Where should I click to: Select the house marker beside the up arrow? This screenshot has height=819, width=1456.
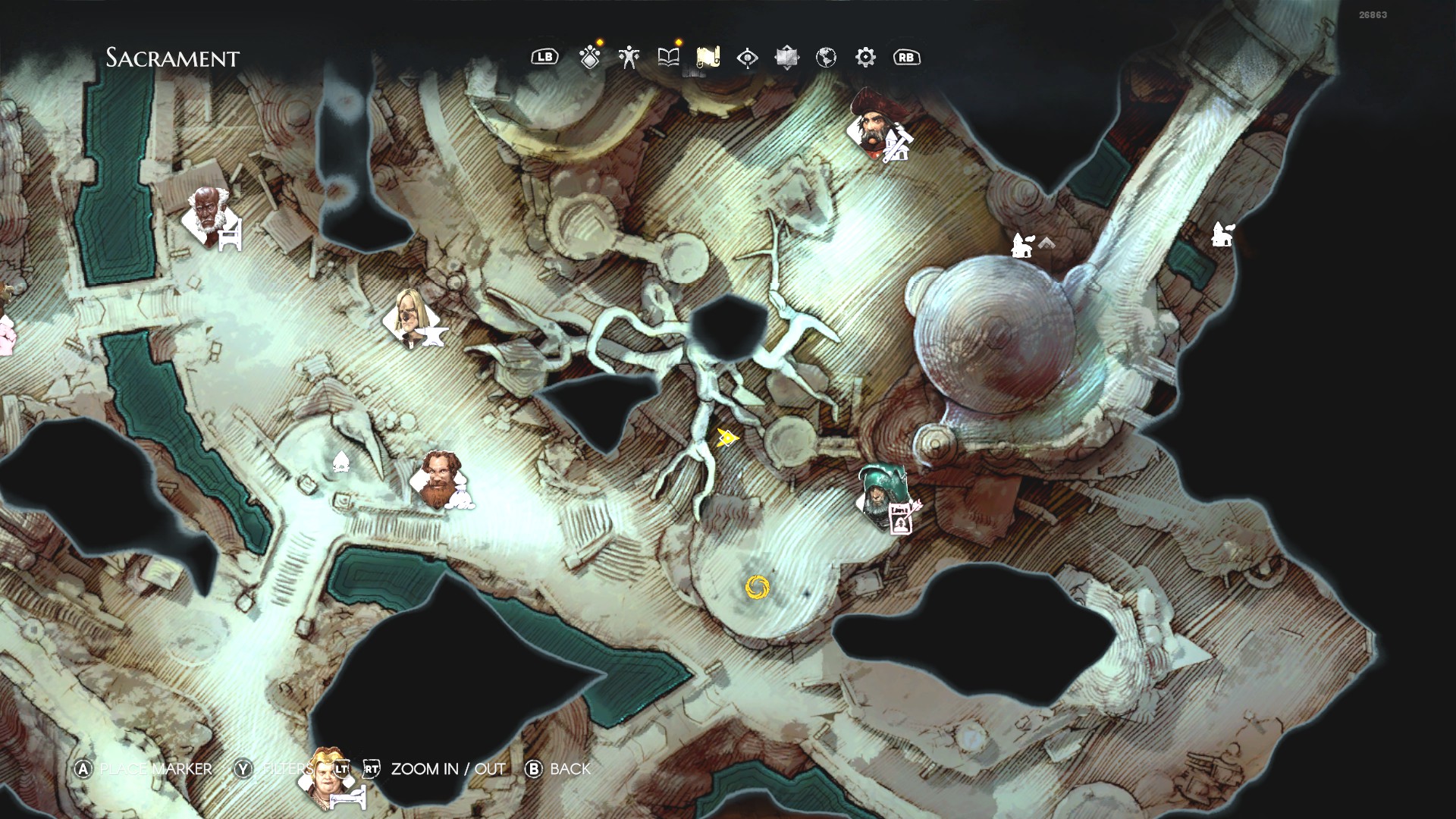[1021, 245]
